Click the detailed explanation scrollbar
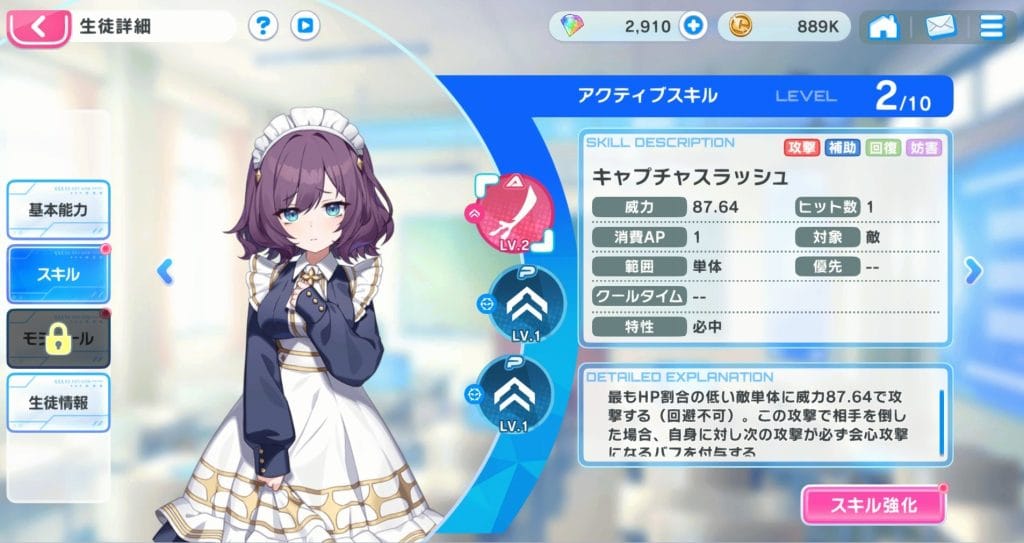This screenshot has height=543, width=1024. [941, 418]
